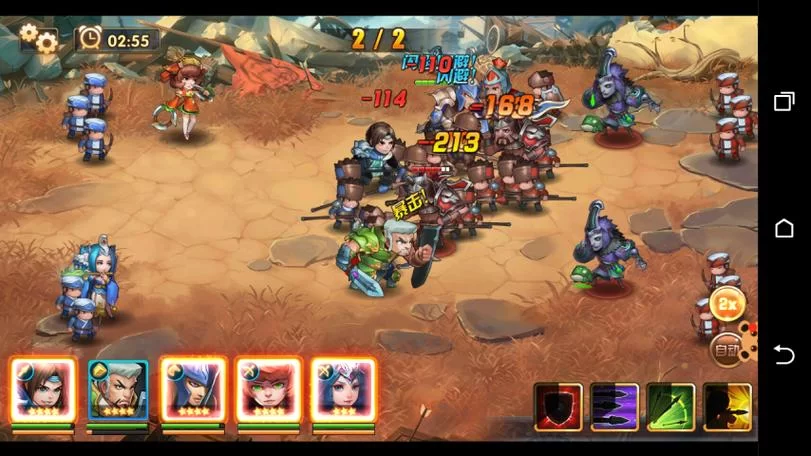Choose the blue-helmeted hero portrait

[x=193, y=390]
